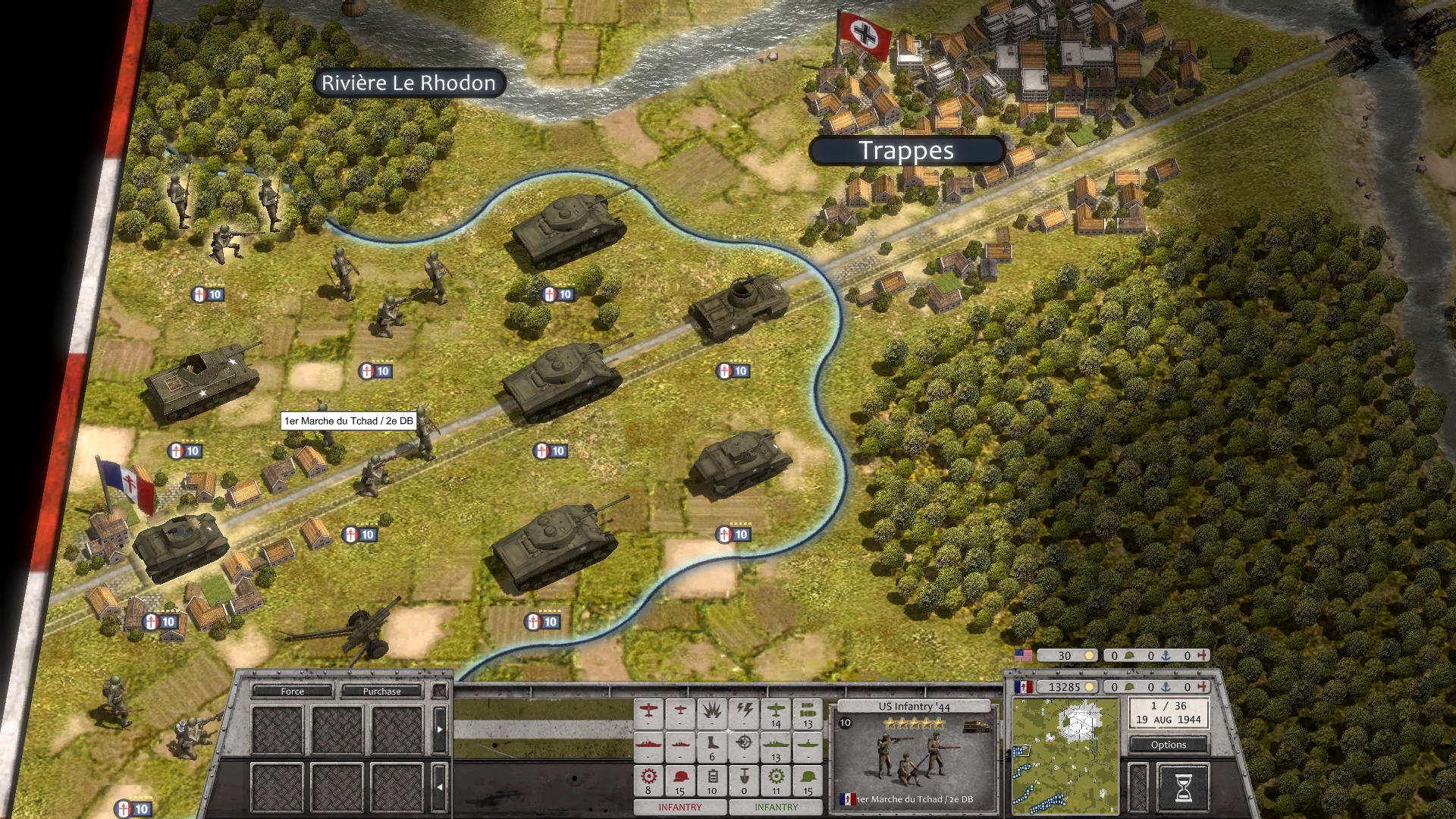This screenshot has width=1456, height=819.
Task: Open the Force tab
Action: point(292,691)
